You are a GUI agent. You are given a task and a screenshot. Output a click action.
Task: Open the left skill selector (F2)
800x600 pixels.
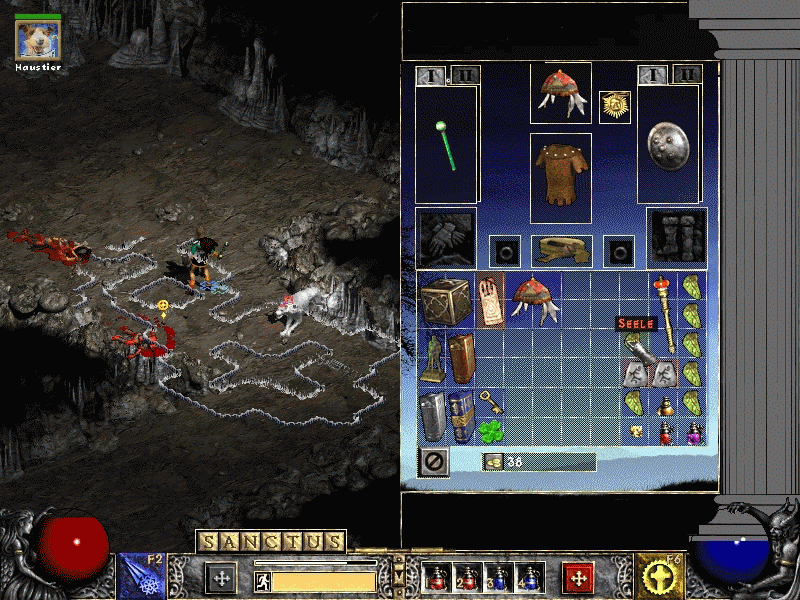tap(141, 577)
